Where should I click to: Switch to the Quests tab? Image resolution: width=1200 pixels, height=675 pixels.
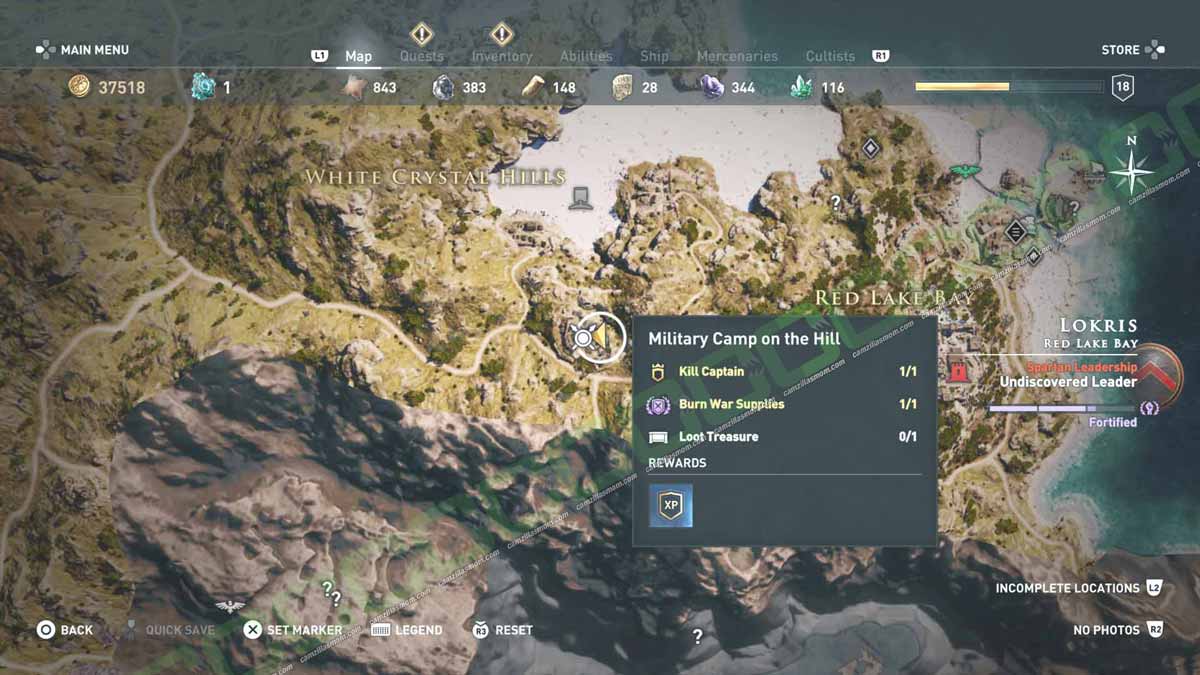tap(421, 56)
